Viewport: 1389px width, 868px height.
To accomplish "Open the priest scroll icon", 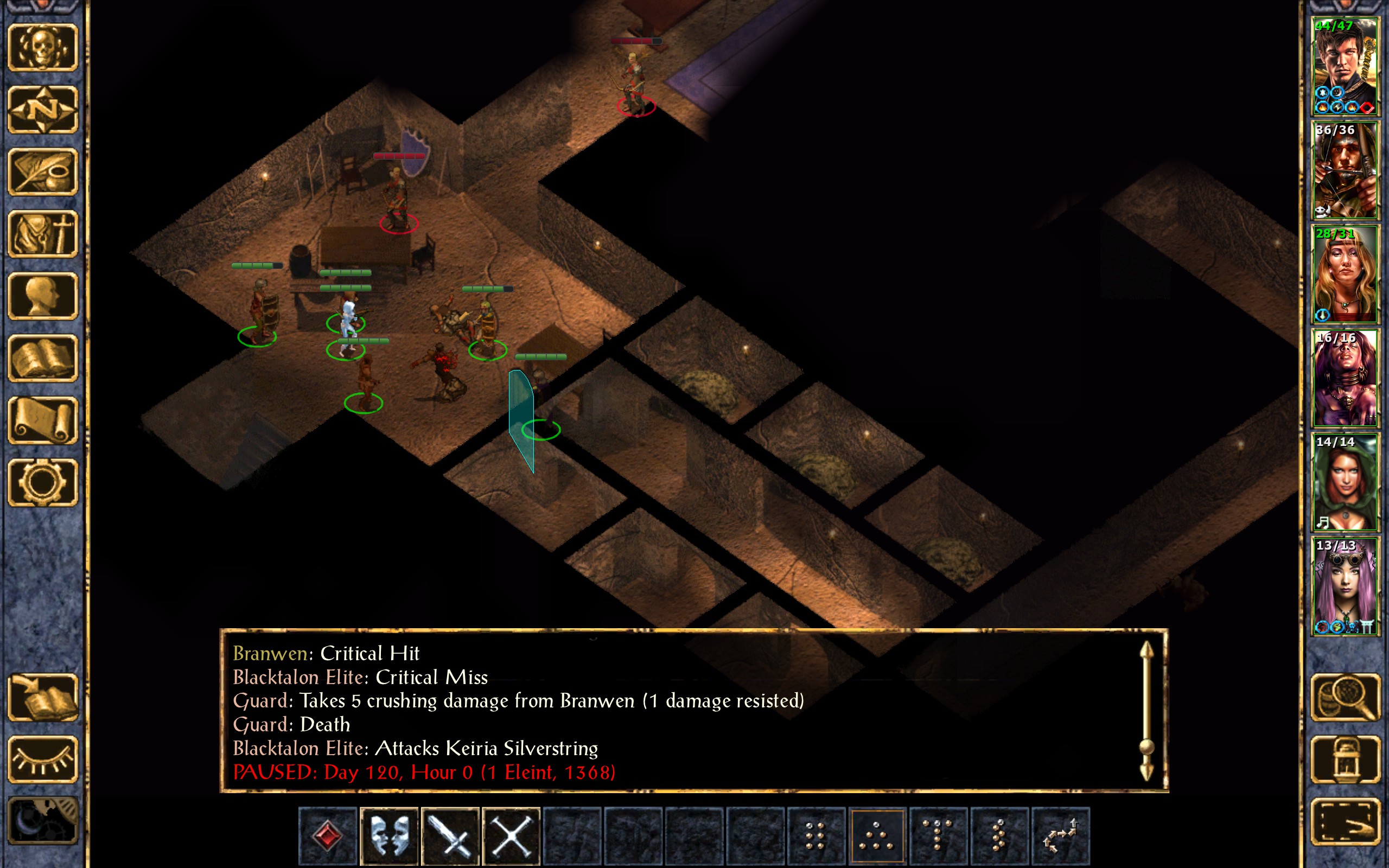I will point(43,421).
